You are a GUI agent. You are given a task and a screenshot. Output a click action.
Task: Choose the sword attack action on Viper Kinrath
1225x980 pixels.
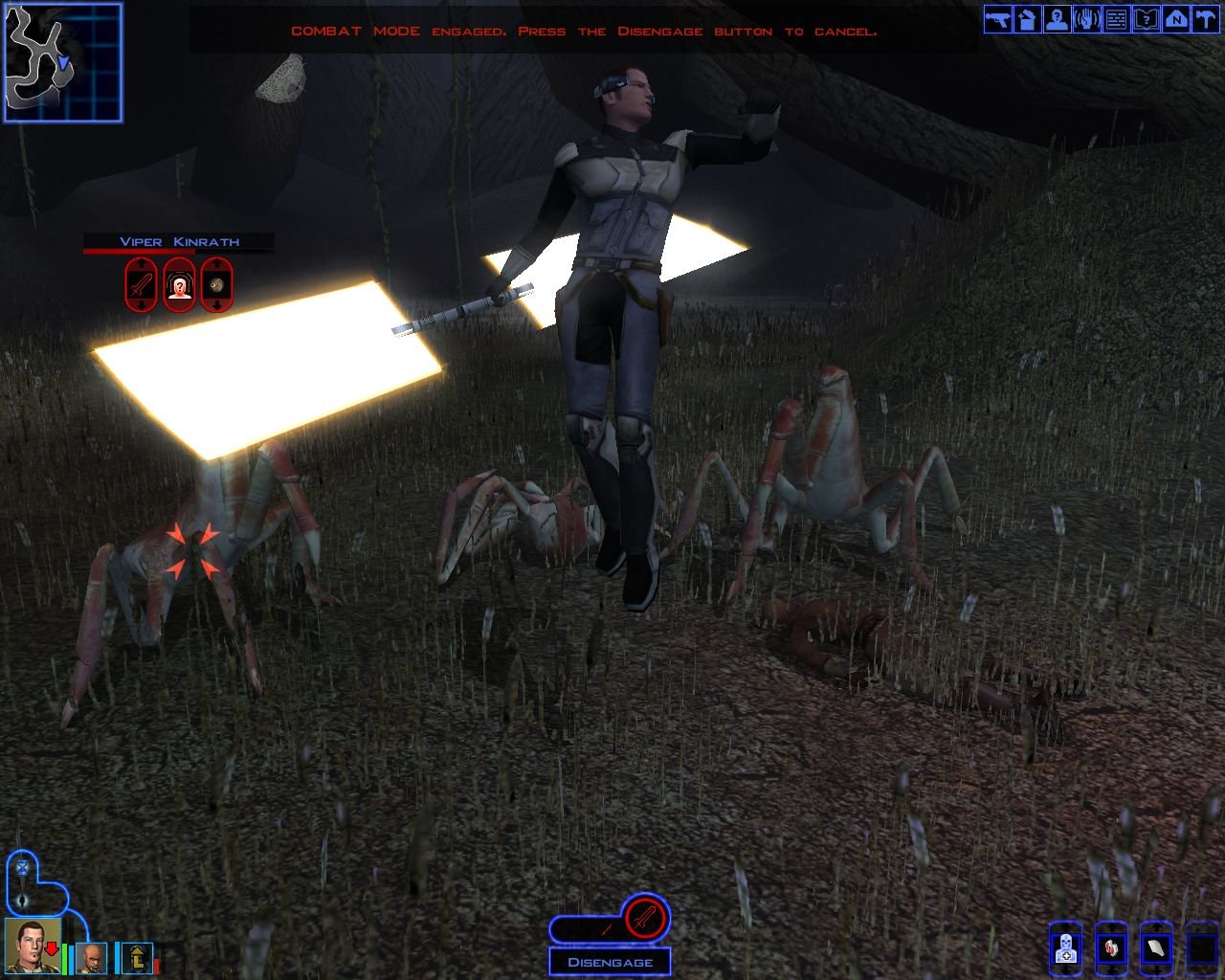[142, 284]
